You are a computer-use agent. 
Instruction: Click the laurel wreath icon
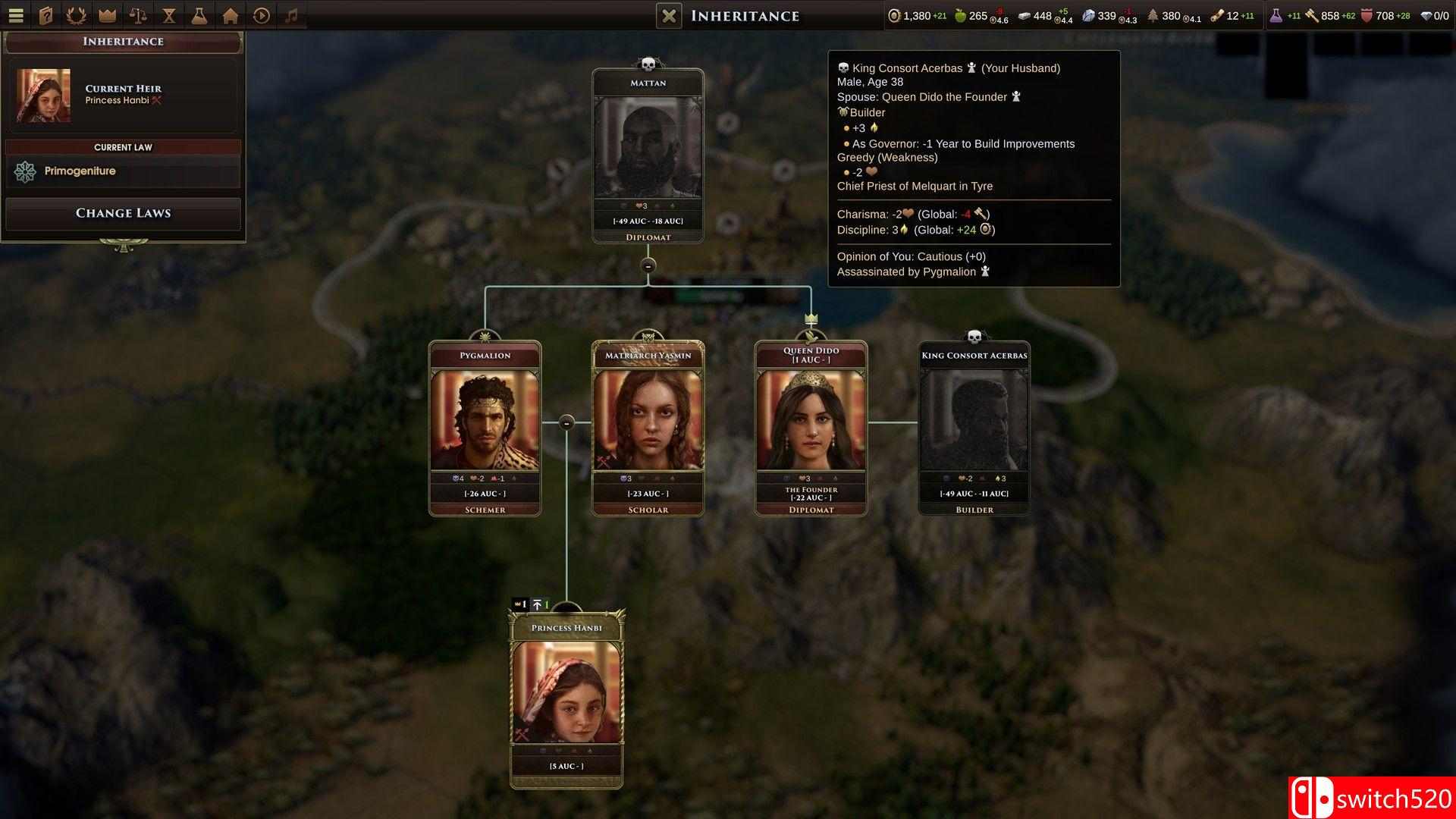pos(77,15)
